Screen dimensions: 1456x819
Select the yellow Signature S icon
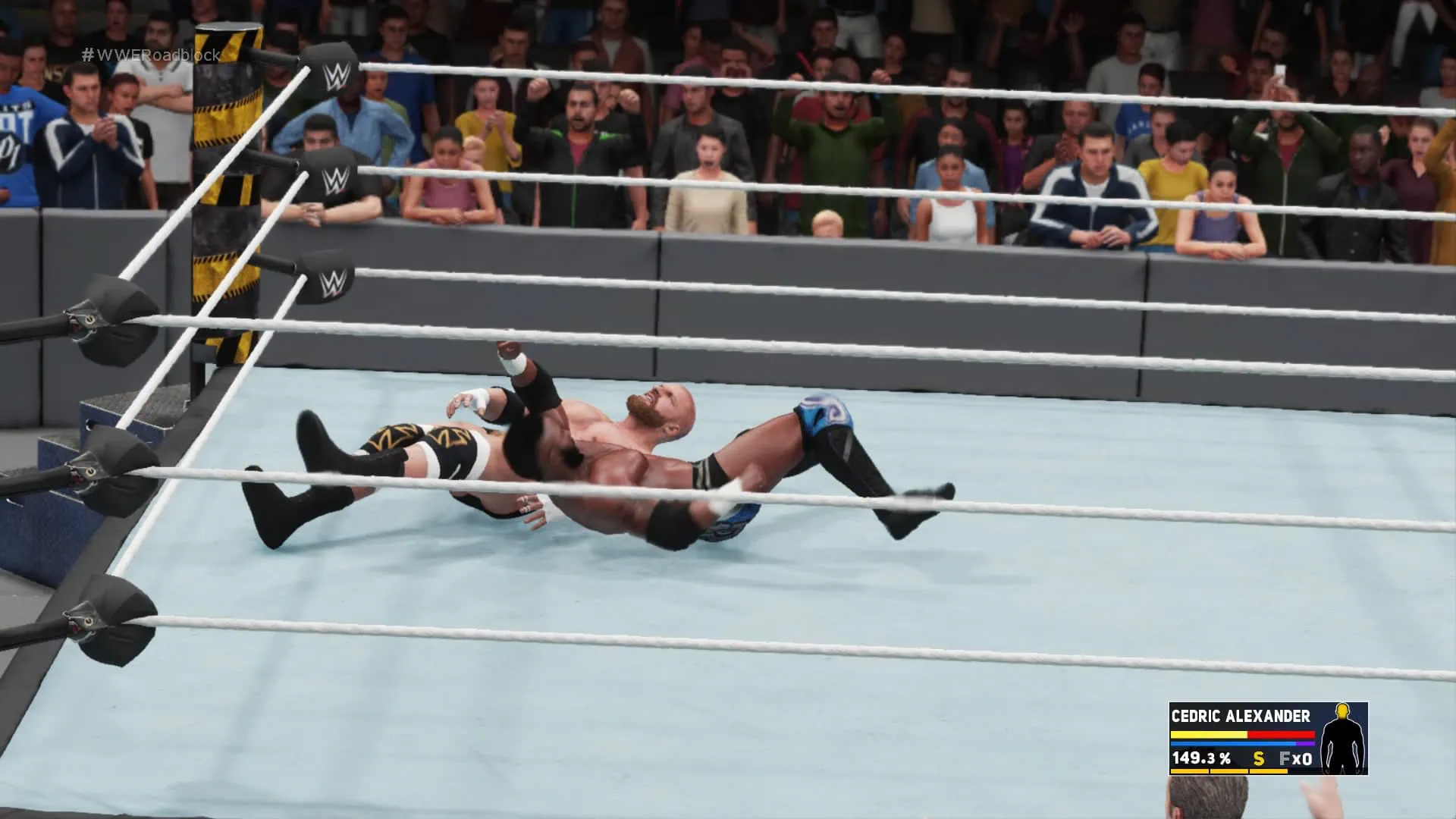[1259, 758]
